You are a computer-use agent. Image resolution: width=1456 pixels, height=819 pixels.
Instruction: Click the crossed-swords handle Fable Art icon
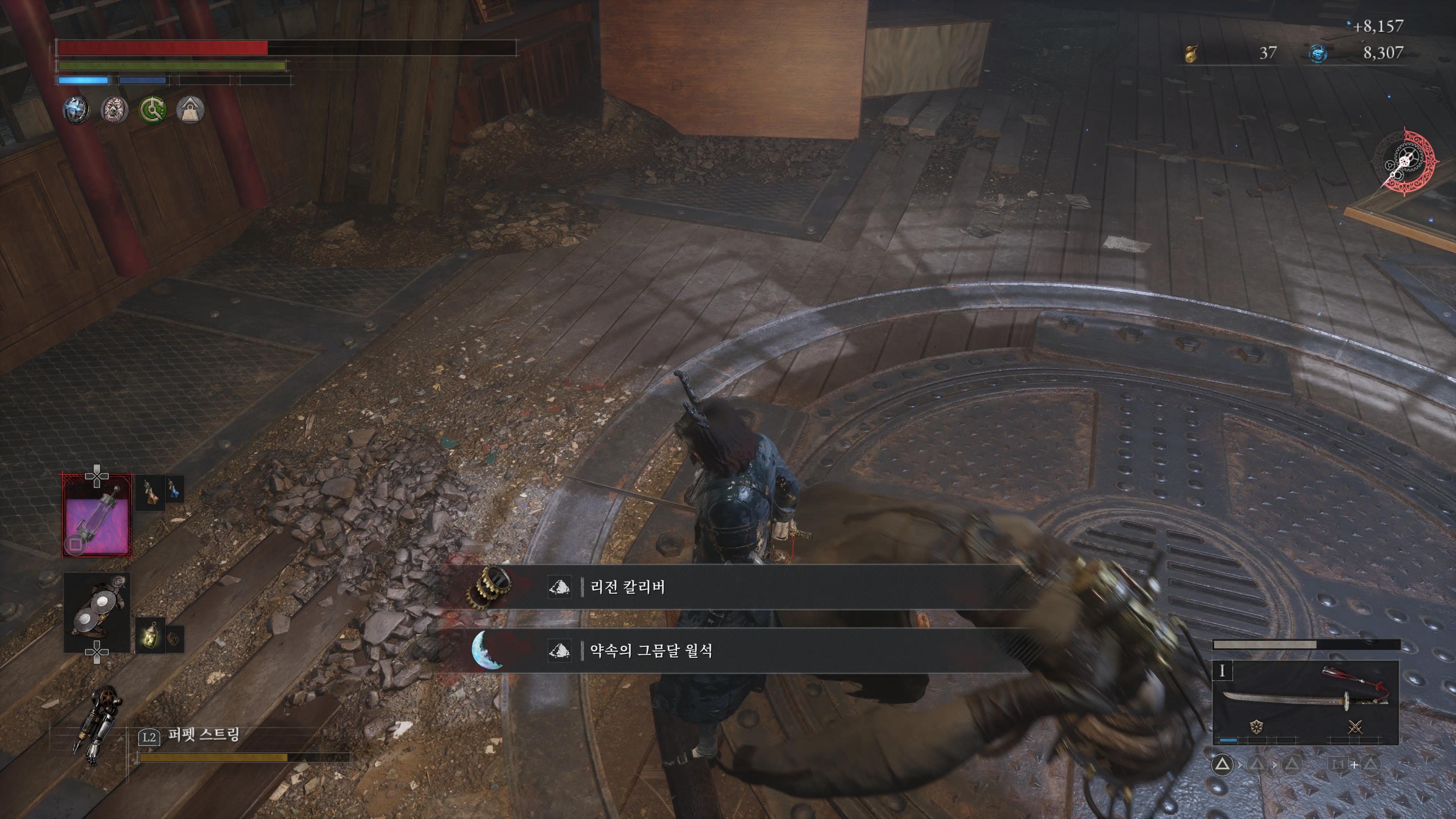pyautogui.click(x=1355, y=727)
